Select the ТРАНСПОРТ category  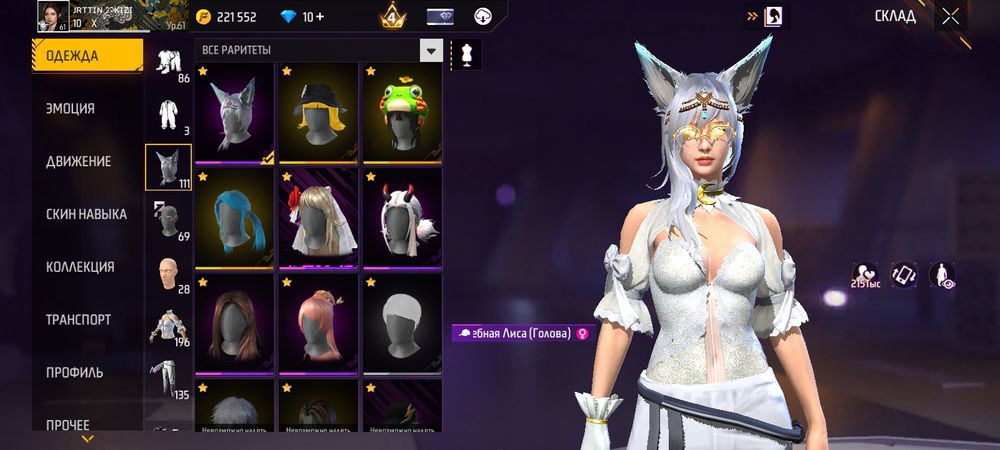pos(78,320)
